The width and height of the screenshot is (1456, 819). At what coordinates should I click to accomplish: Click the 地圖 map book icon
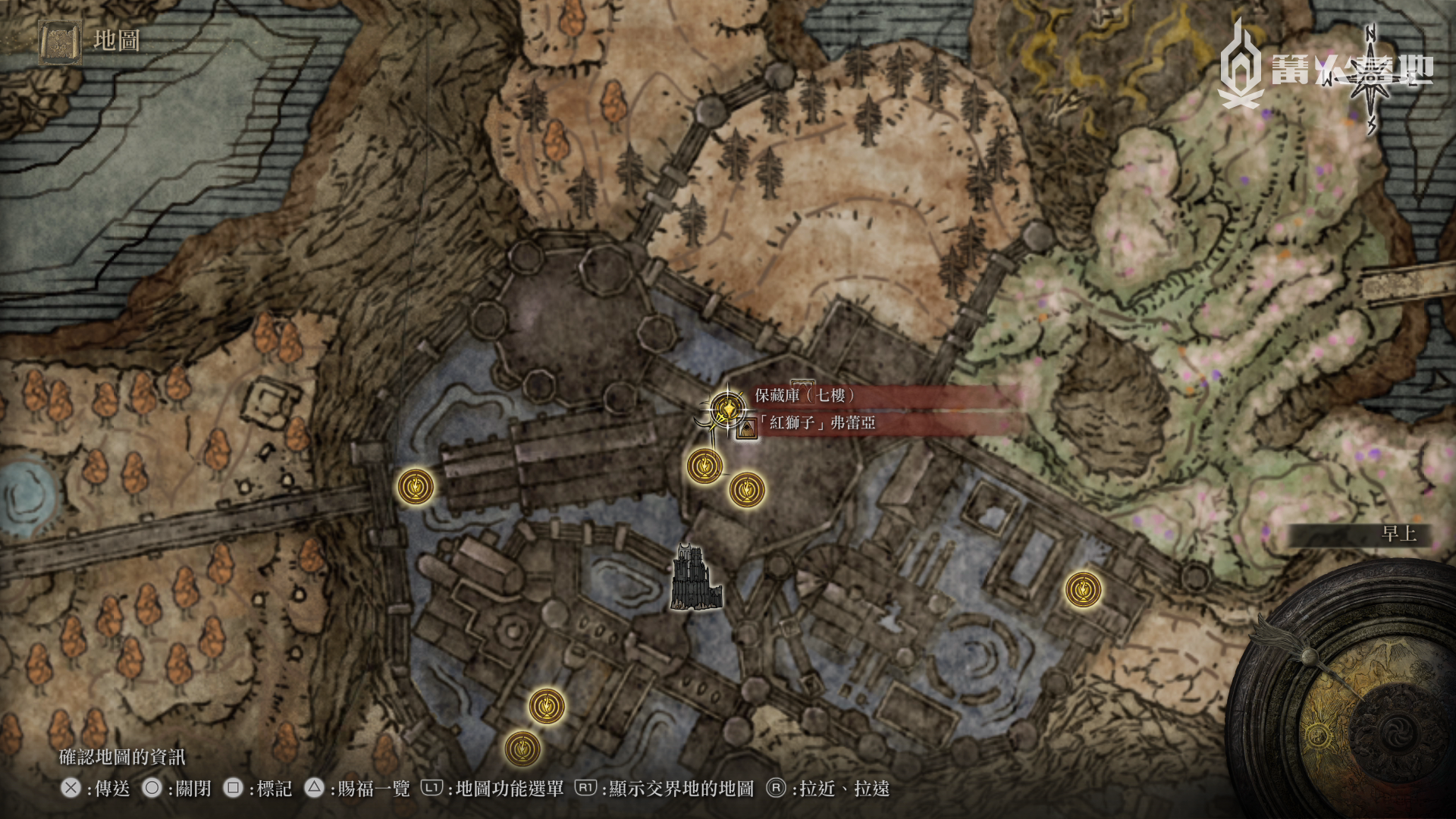(x=61, y=41)
